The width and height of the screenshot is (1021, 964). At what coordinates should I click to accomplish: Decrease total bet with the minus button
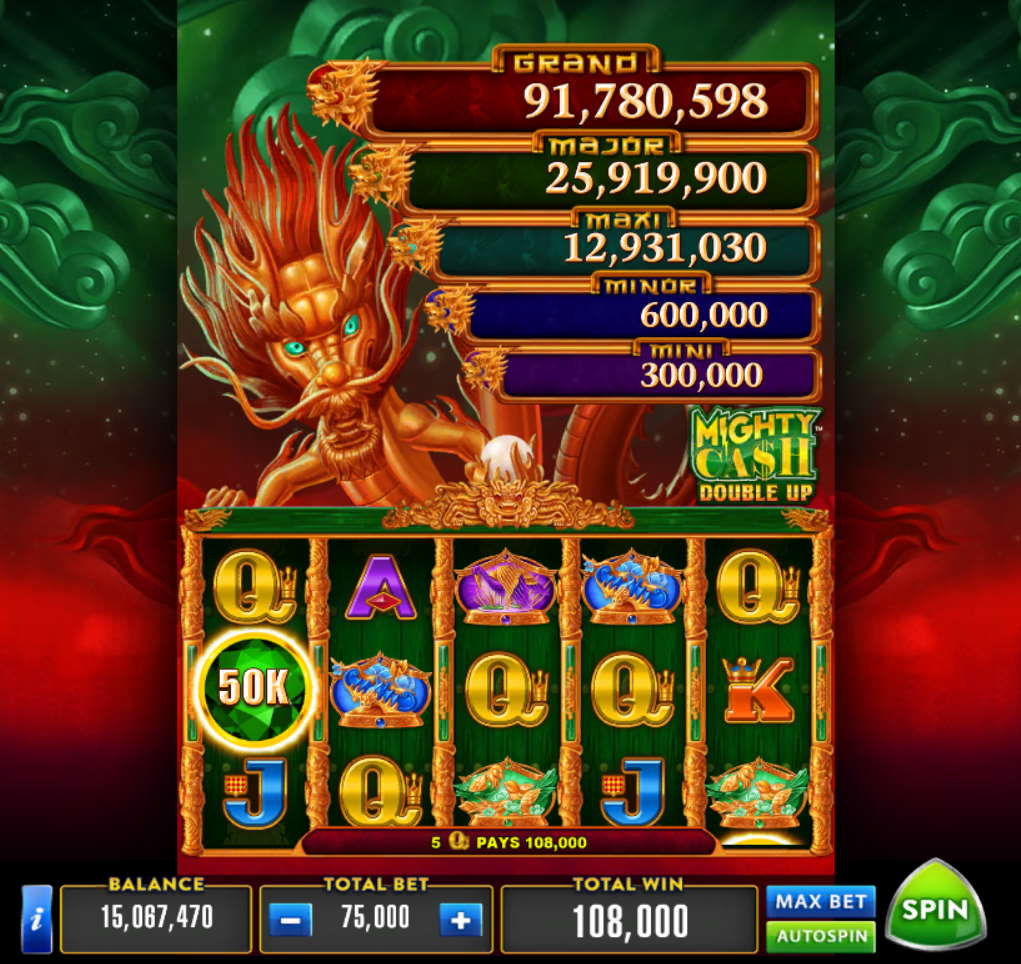(291, 919)
